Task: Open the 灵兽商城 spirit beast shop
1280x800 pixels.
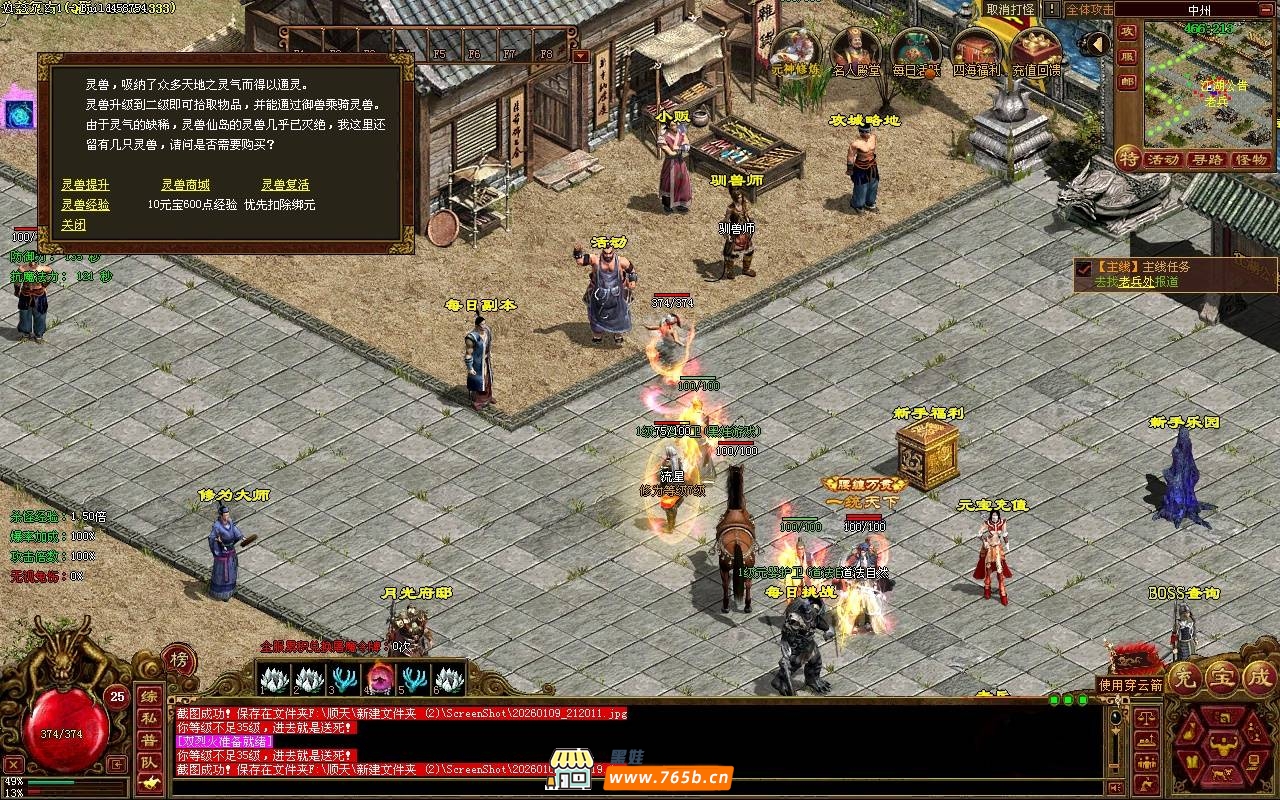Action: pyautogui.click(x=185, y=185)
